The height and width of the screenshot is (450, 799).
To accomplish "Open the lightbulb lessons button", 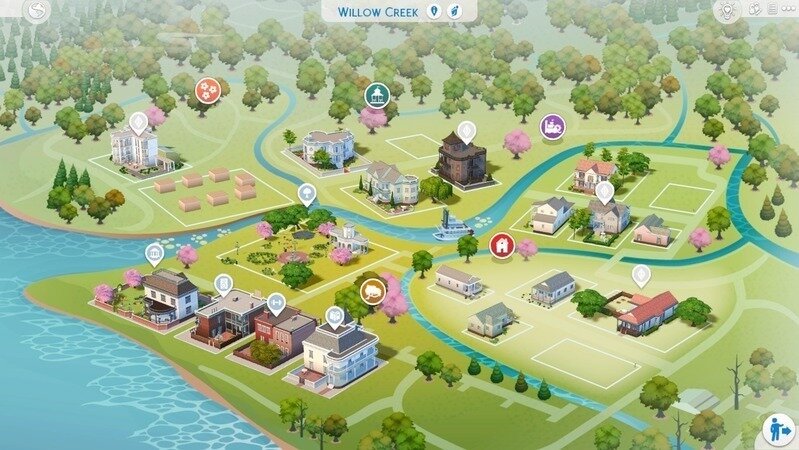I will coord(727,11).
